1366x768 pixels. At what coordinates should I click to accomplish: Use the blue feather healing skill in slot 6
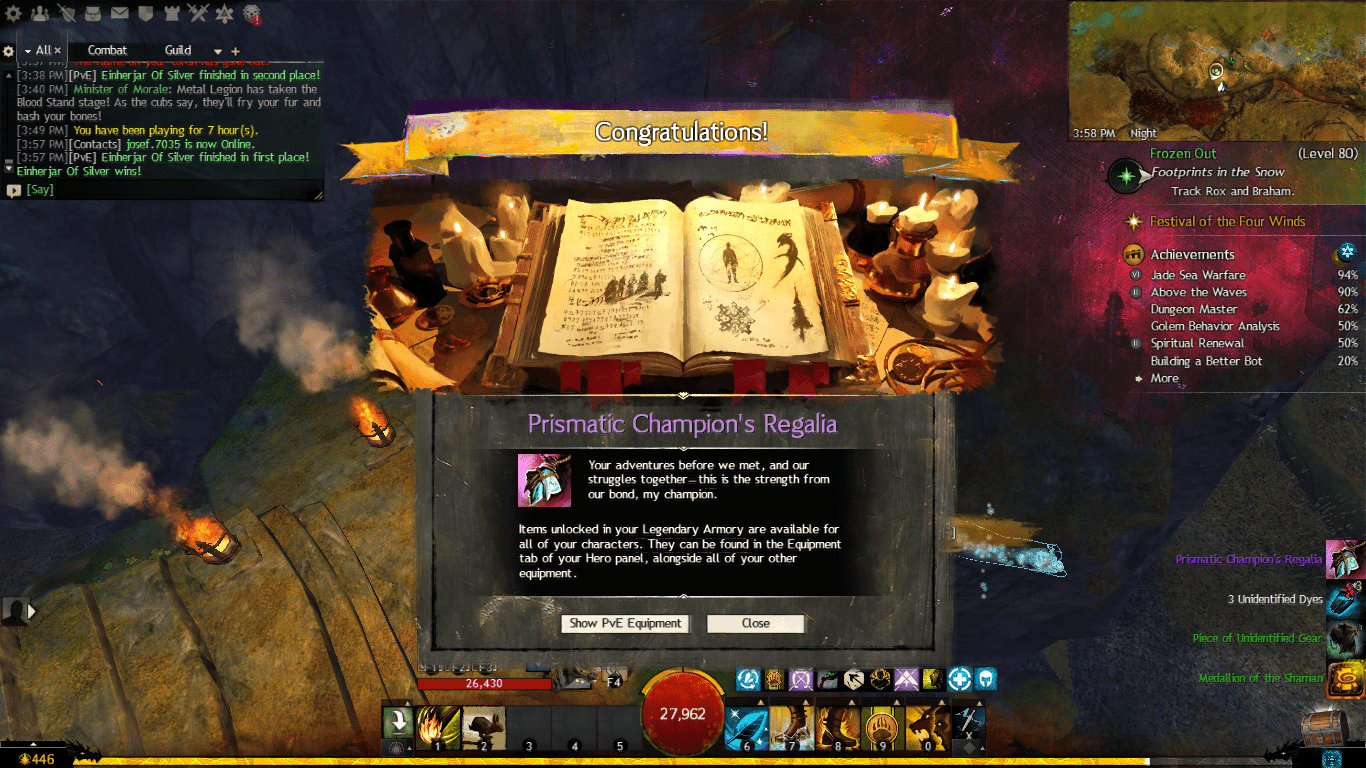pyautogui.click(x=745, y=728)
